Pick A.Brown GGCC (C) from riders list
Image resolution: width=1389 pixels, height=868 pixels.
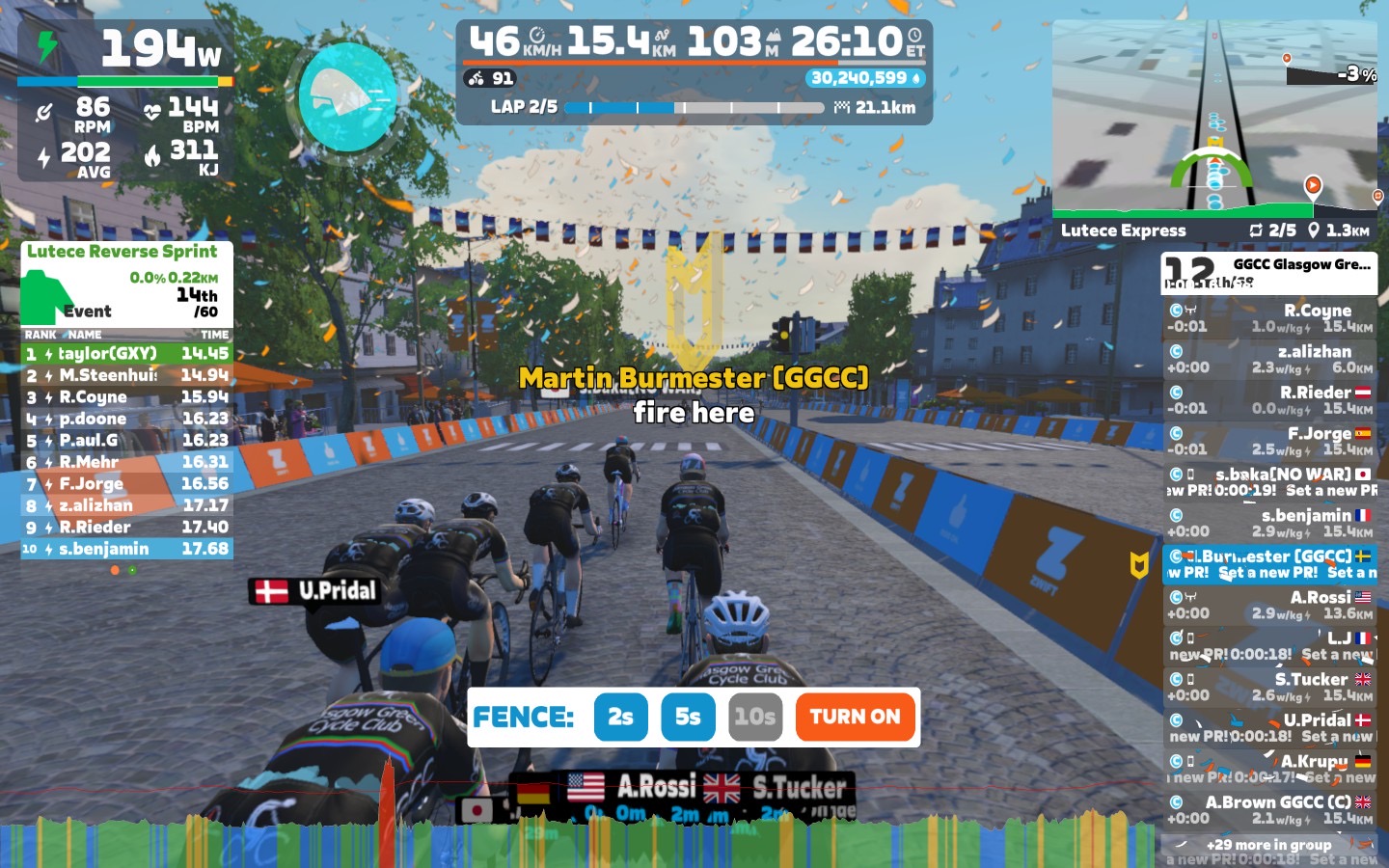[x=1269, y=809]
